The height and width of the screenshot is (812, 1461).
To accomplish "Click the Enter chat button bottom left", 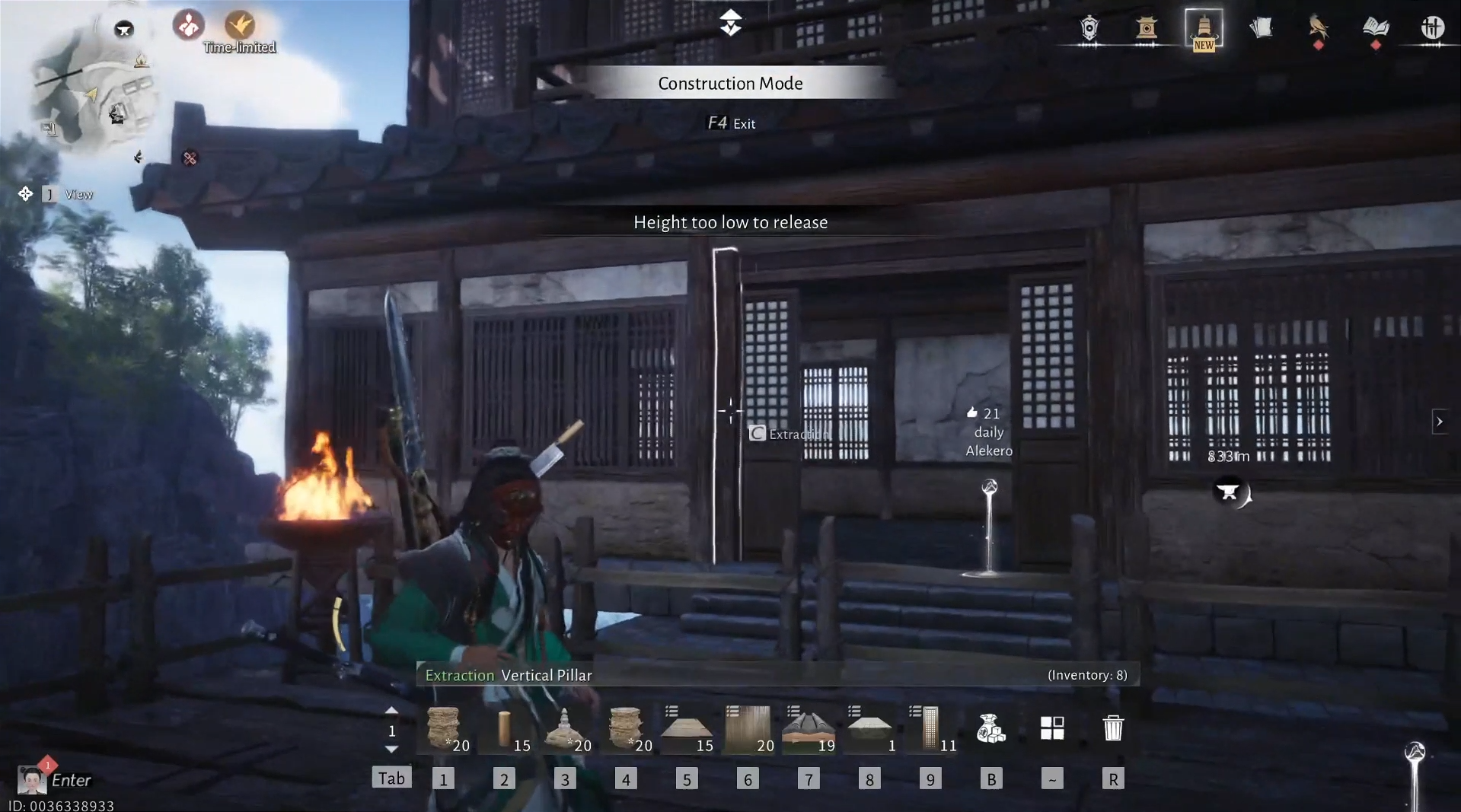I will [x=72, y=779].
